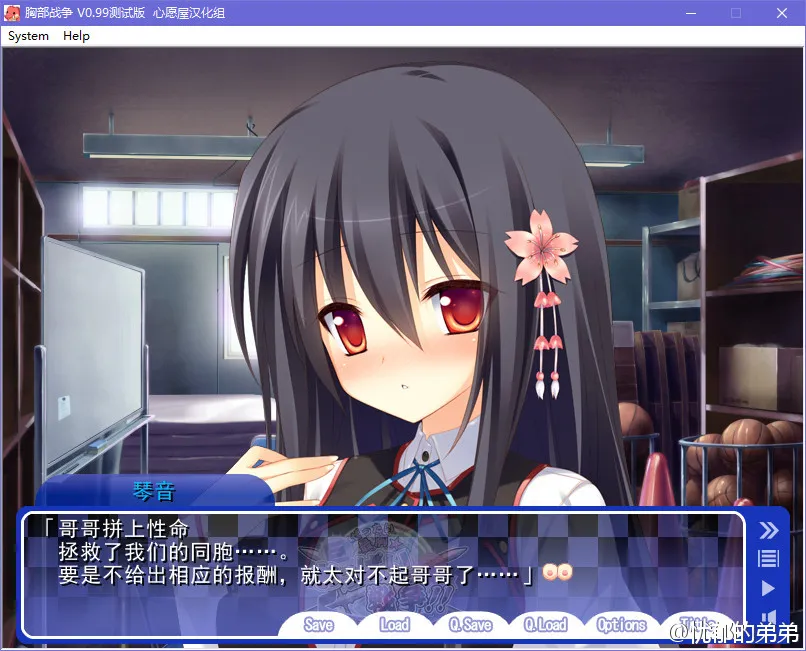Start auto-play with the triangle icon
This screenshot has height=651, width=806.
[x=768, y=588]
